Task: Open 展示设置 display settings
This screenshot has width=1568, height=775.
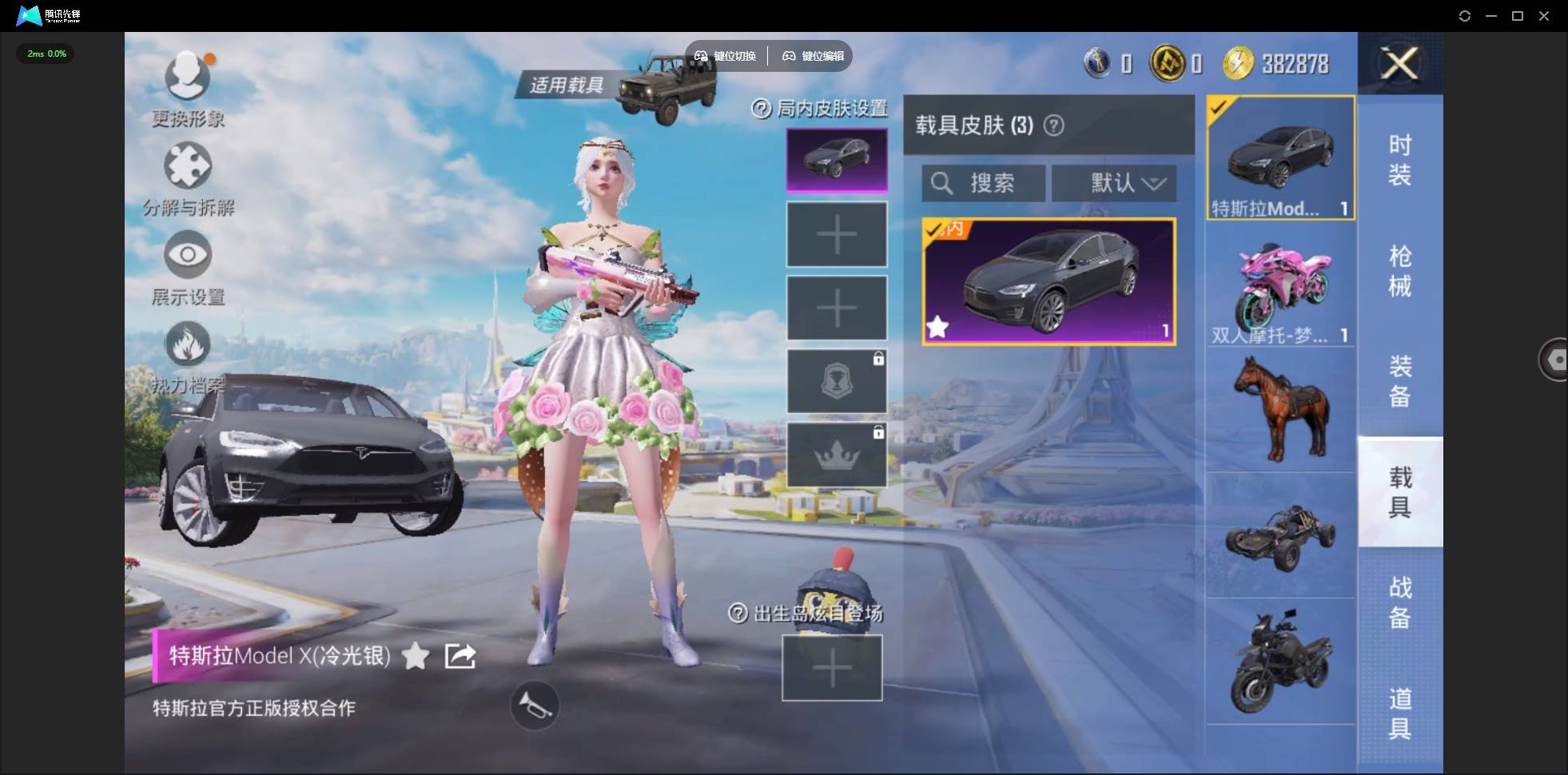Action: pos(188,256)
